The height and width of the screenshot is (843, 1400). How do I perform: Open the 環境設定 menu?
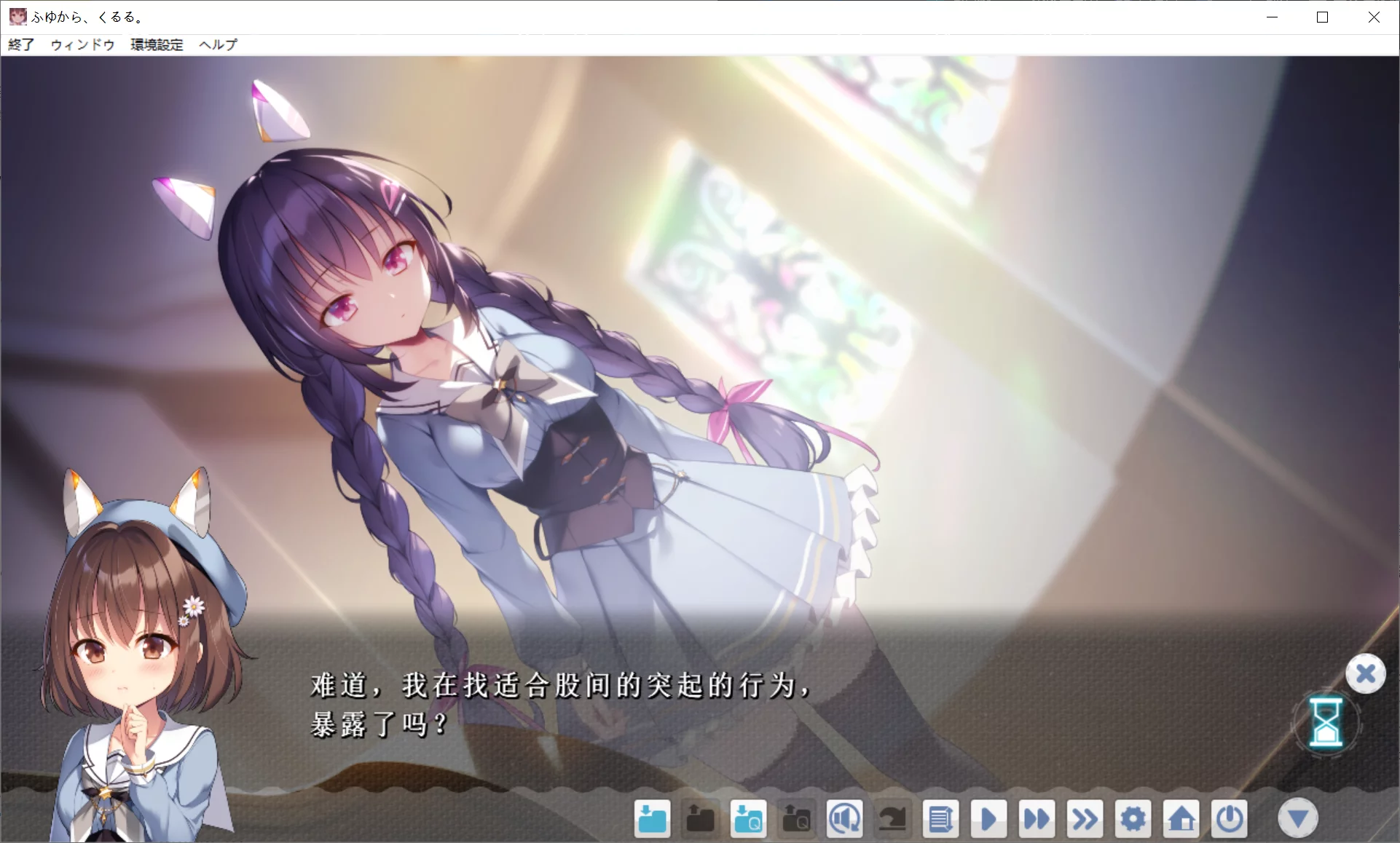(x=156, y=44)
